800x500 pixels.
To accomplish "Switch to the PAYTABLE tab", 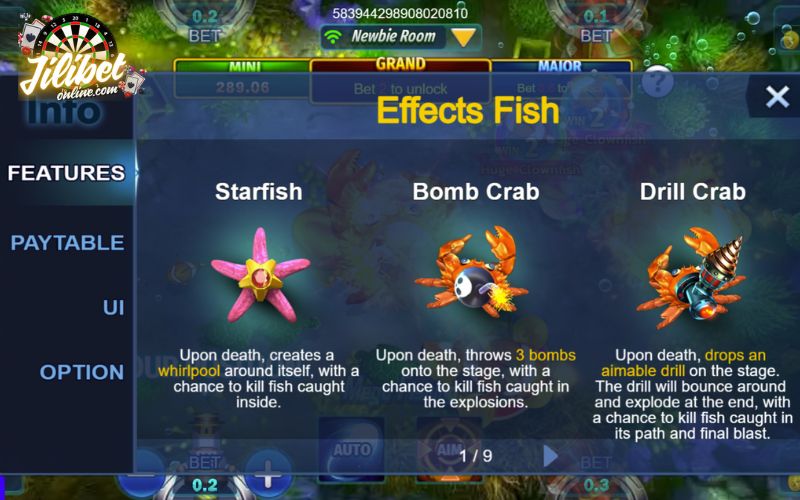I will (x=67, y=243).
